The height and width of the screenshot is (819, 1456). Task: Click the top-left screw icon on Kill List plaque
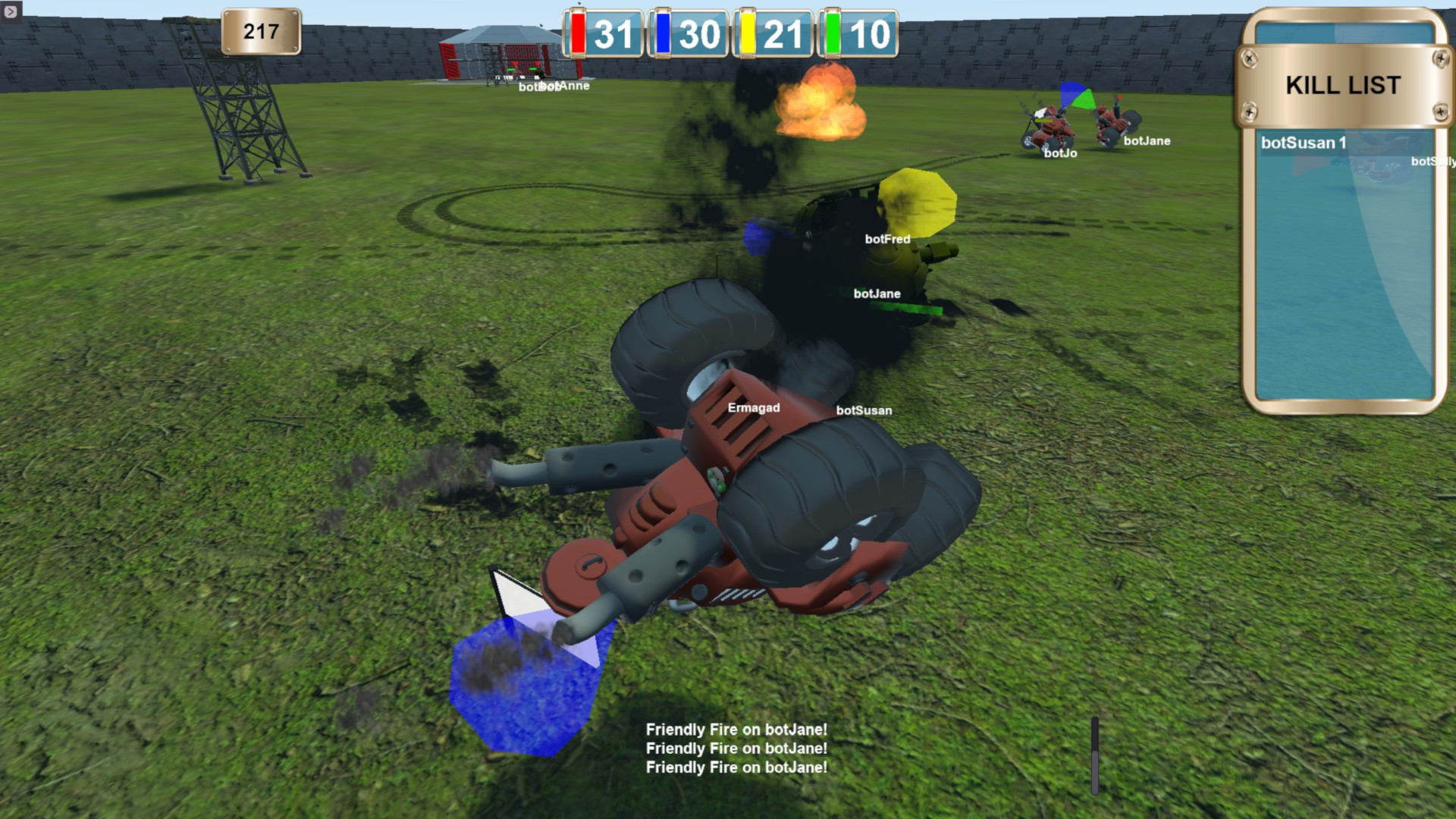(1250, 58)
